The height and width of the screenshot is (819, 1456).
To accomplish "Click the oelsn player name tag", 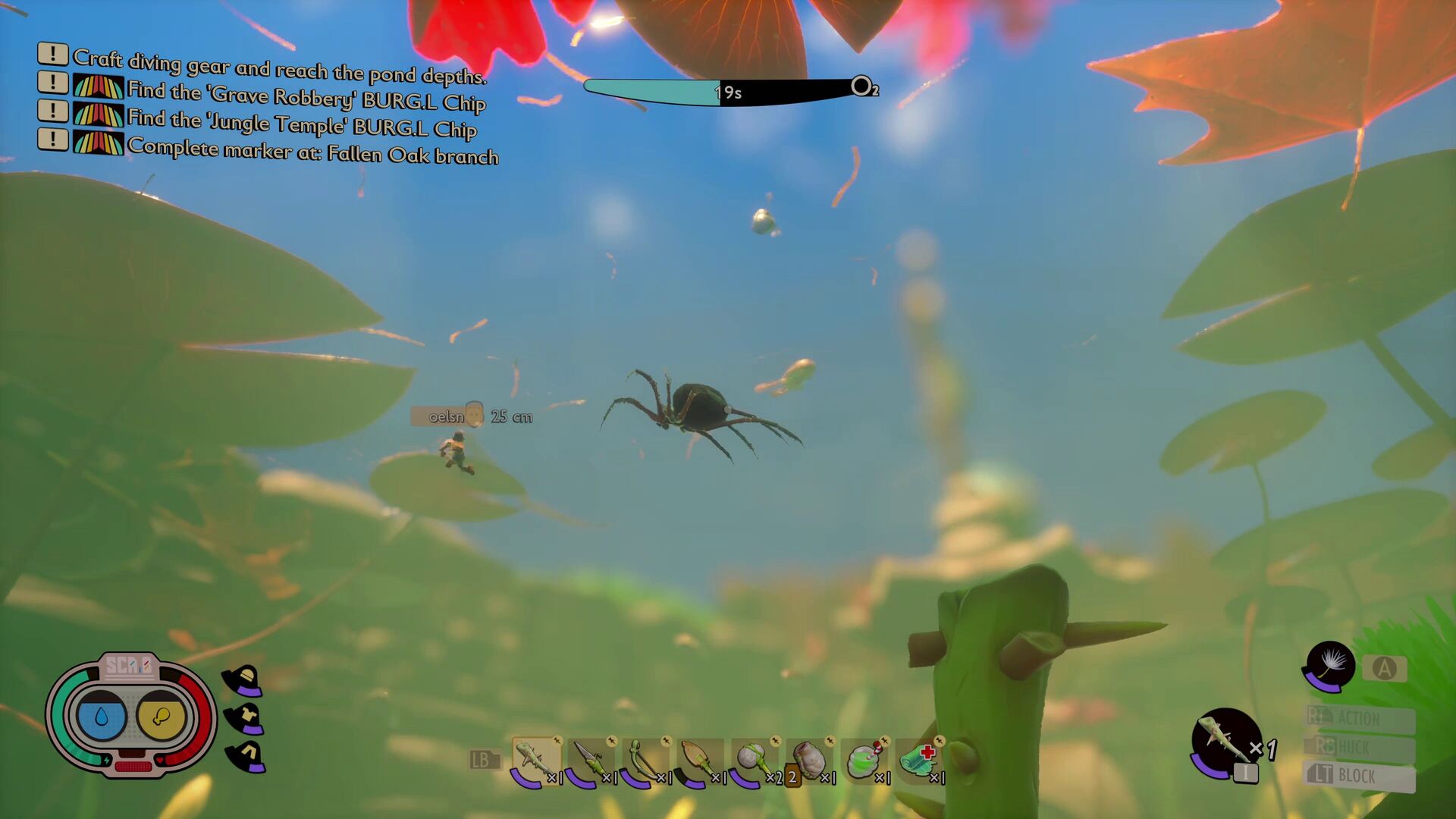I will pos(447,416).
